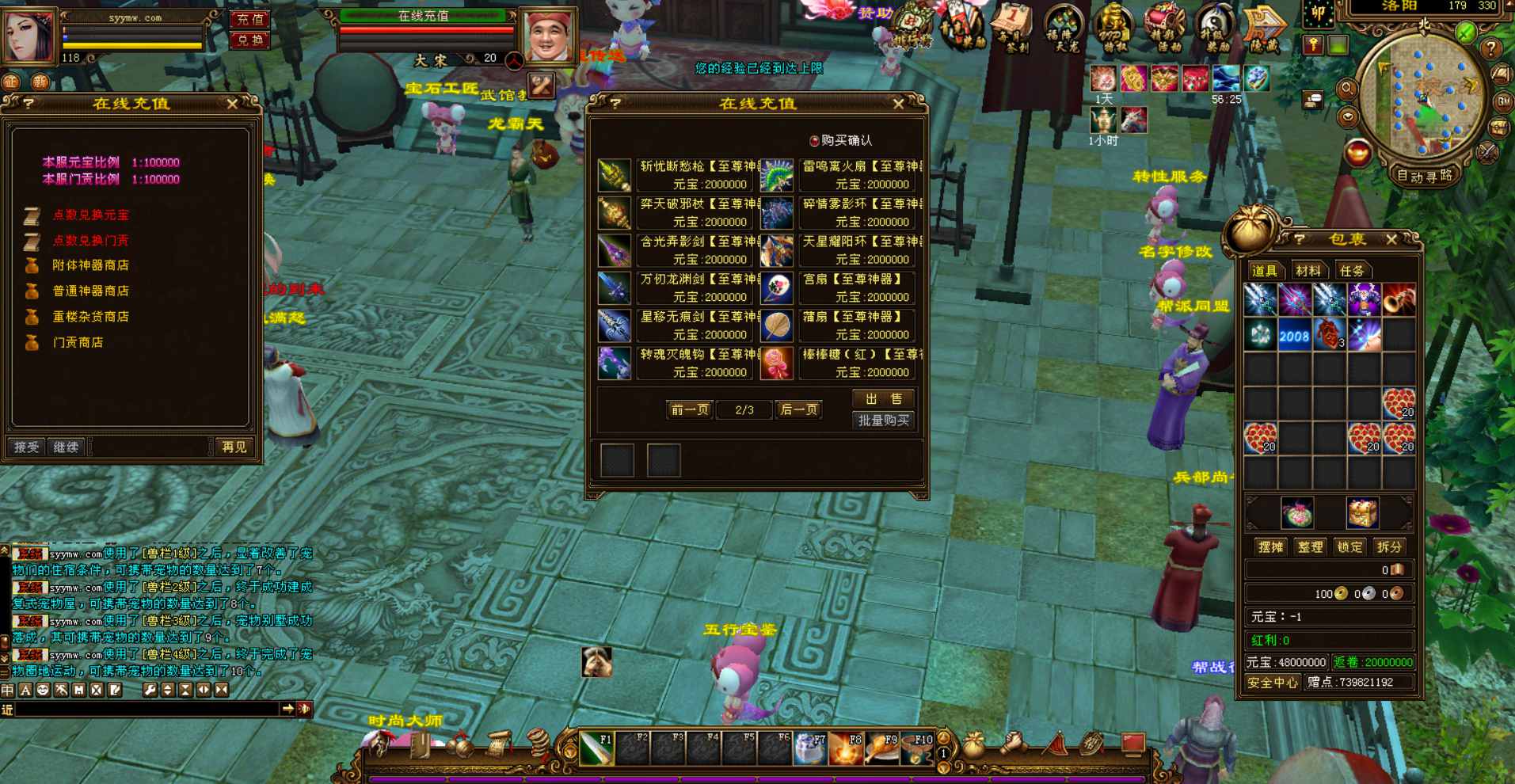This screenshot has width=1515, height=784.
Task: Click the 充值 recharge button
Action: (x=250, y=19)
